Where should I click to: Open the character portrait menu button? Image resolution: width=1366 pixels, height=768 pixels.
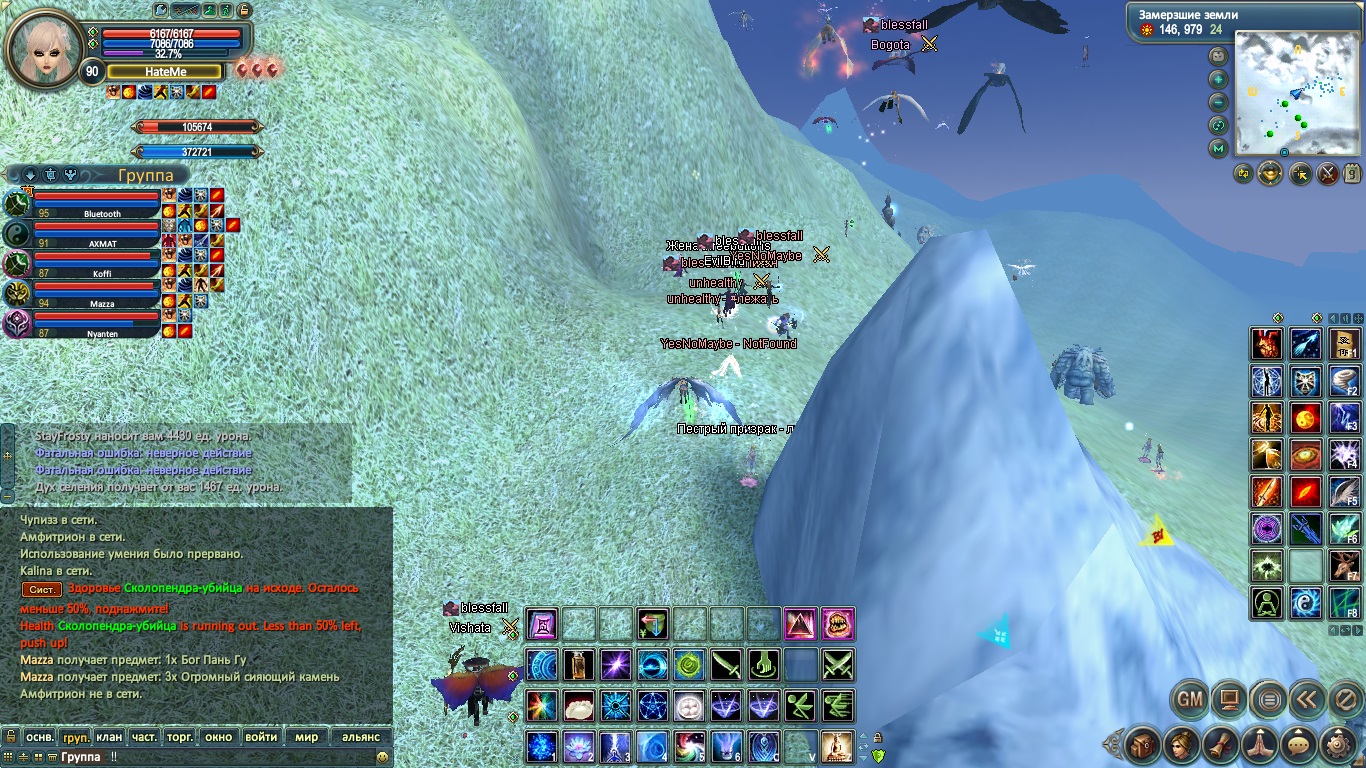click(x=1180, y=745)
